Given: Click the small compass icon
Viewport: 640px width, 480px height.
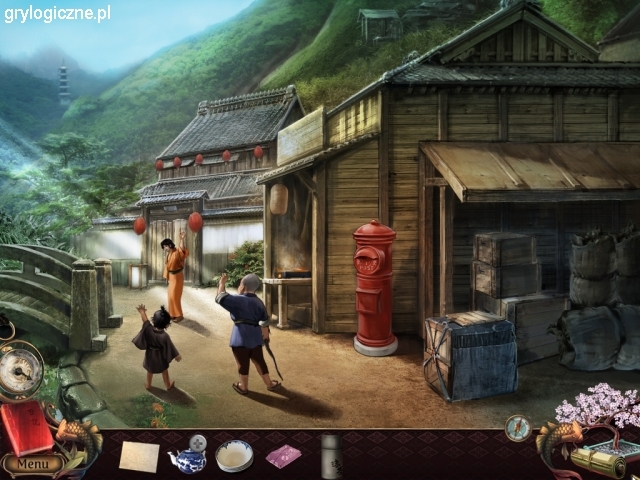Looking at the screenshot, I should pyautogui.click(x=518, y=428).
